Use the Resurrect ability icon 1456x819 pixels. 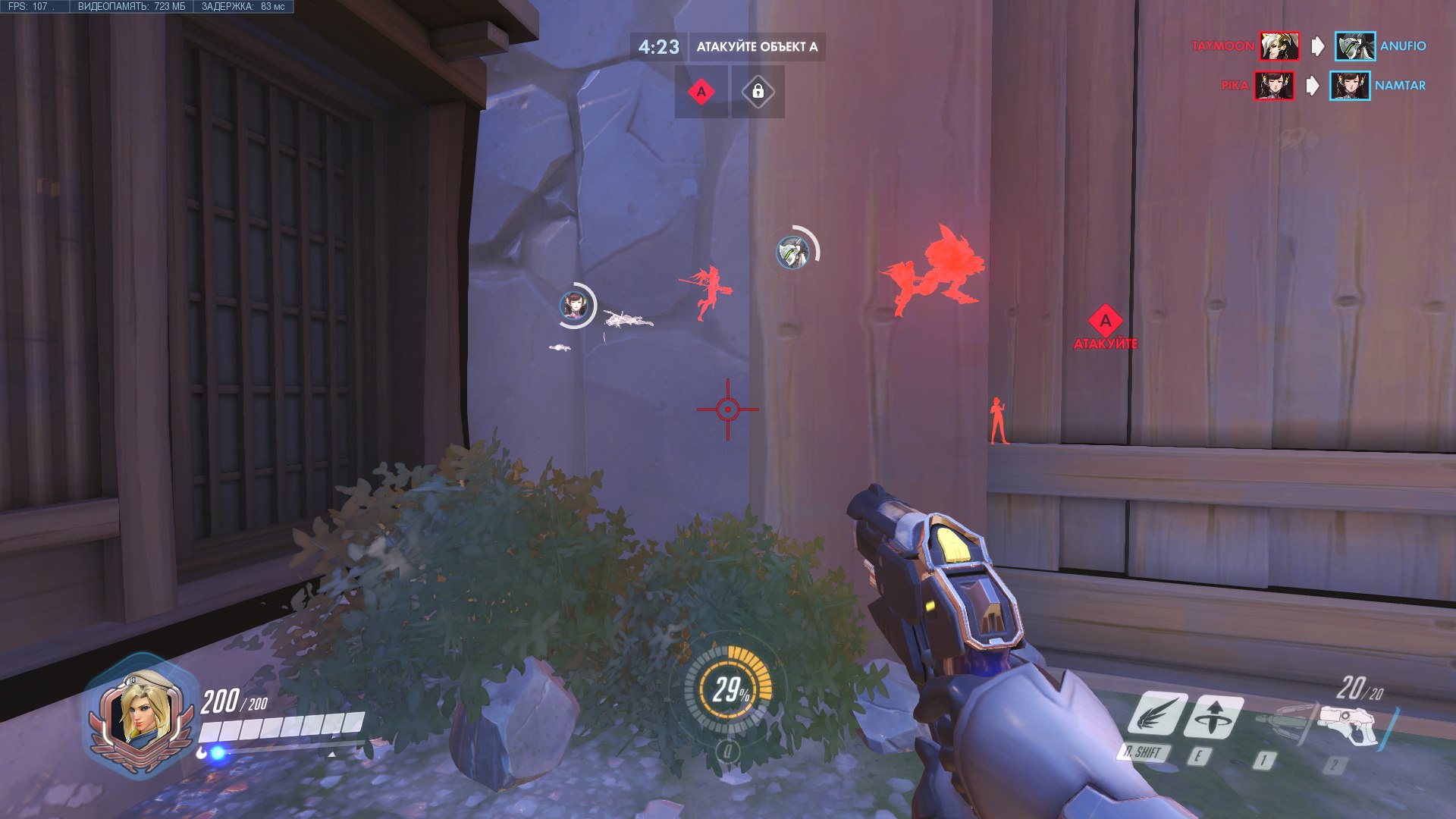[x=1216, y=715]
